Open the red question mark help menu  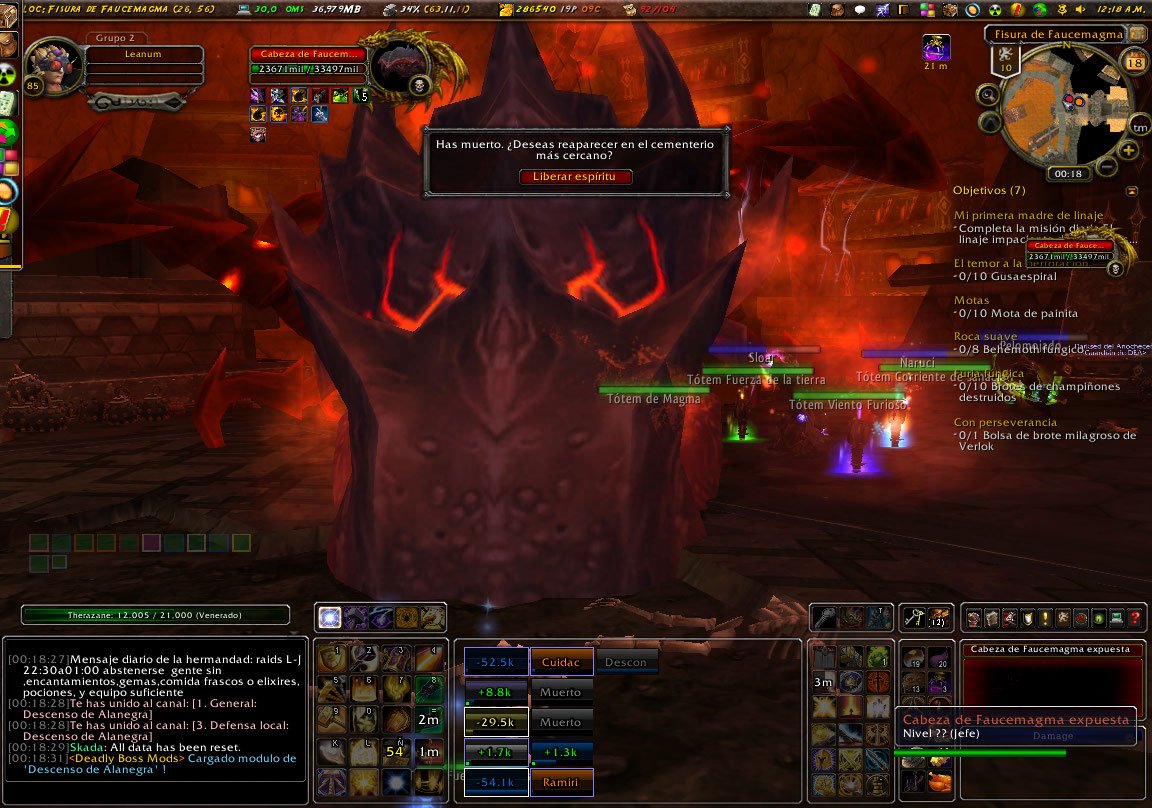pos(1134,618)
